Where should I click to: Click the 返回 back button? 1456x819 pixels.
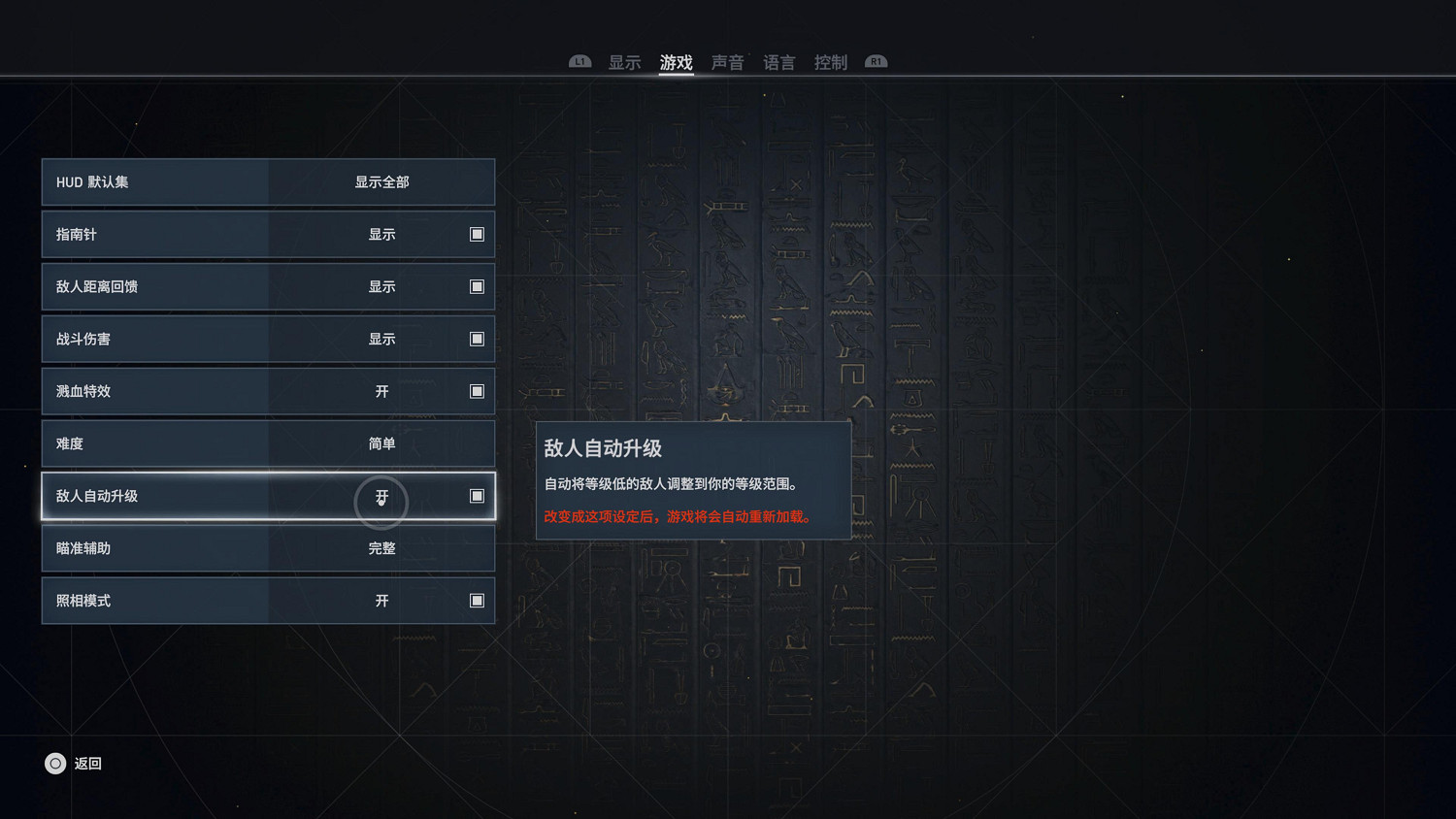click(87, 764)
